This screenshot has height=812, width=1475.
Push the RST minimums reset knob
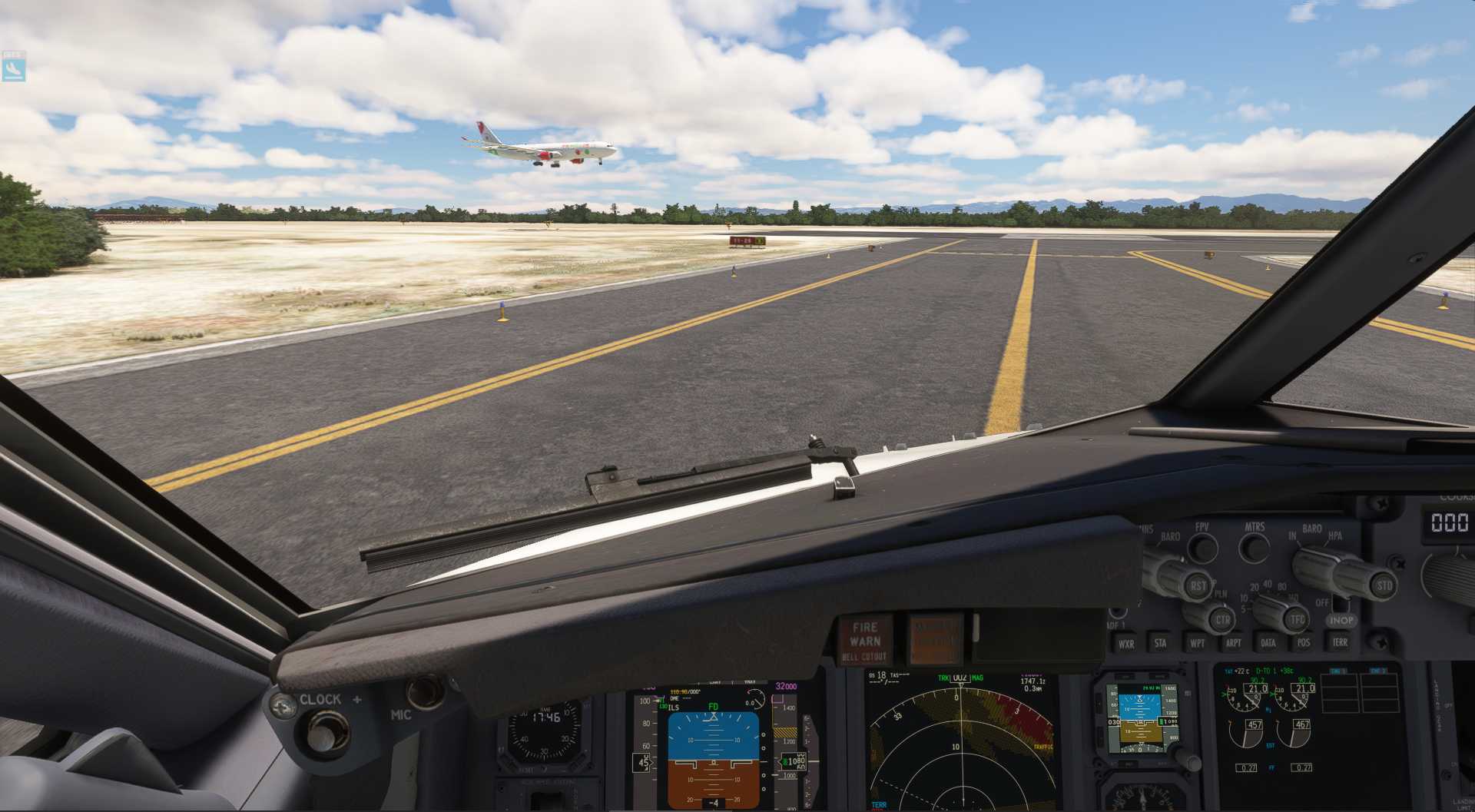click(1197, 586)
